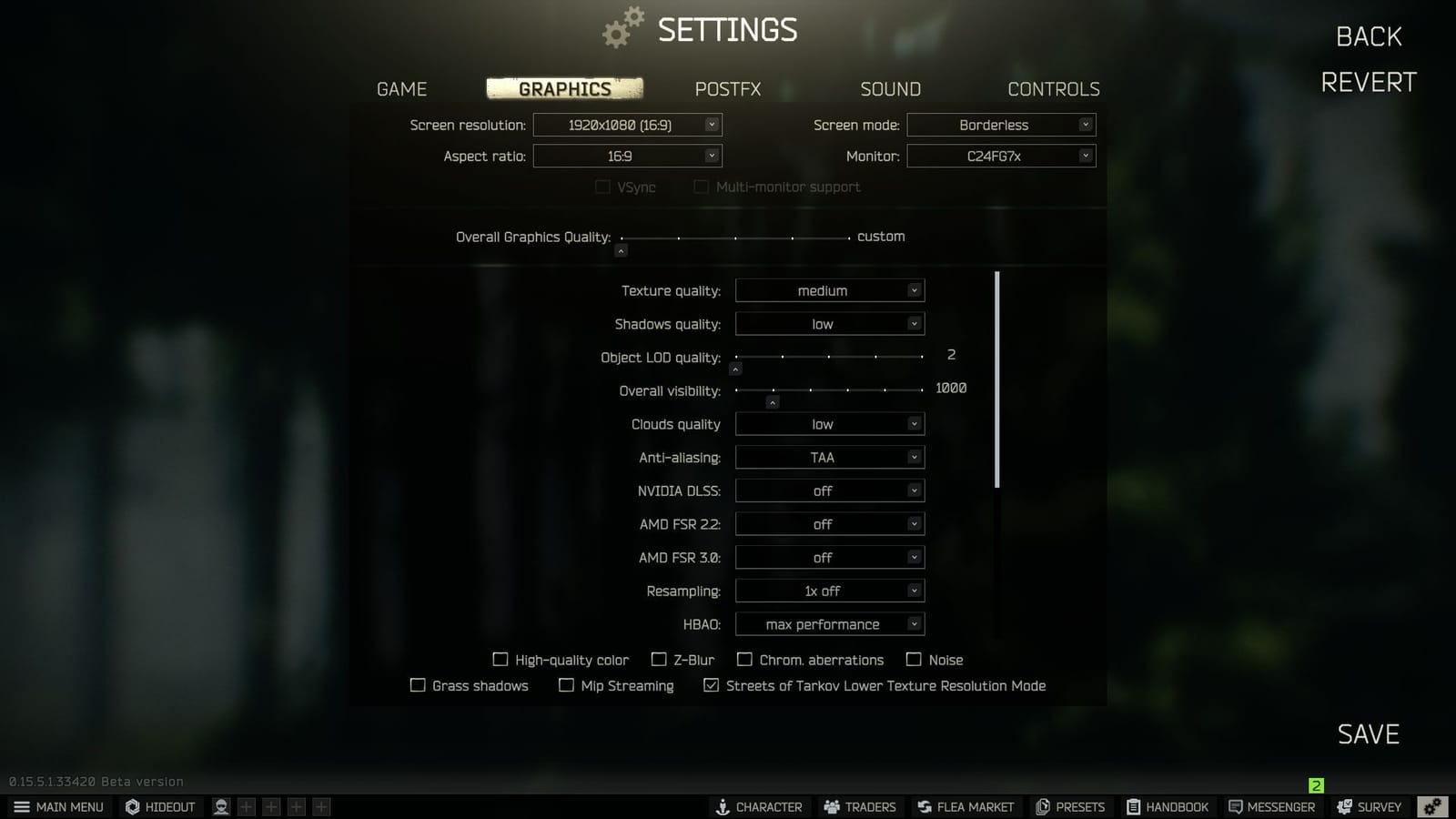This screenshot has width=1456, height=819.
Task: Enable the VSync checkbox
Action: [x=602, y=187]
